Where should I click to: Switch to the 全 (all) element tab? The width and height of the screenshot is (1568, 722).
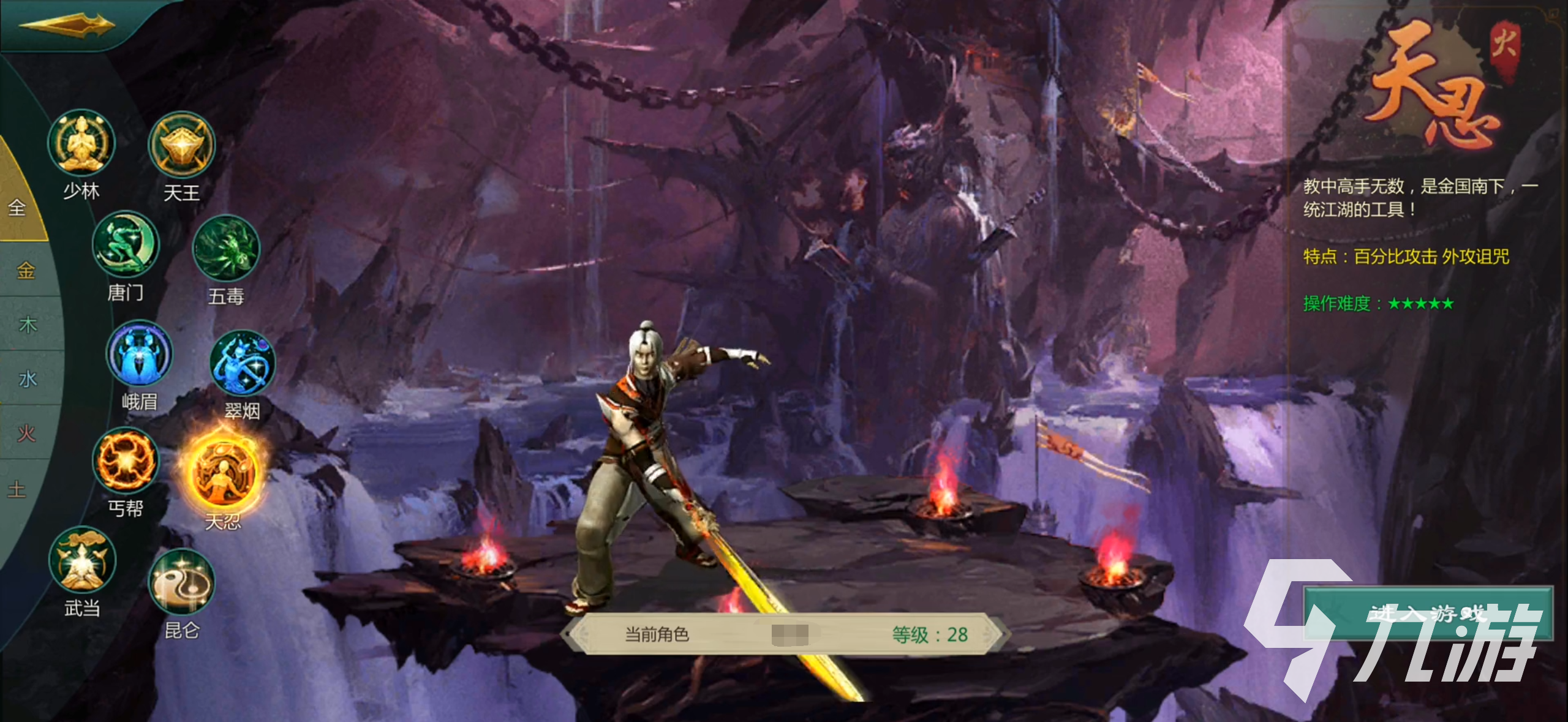pyautogui.click(x=17, y=208)
